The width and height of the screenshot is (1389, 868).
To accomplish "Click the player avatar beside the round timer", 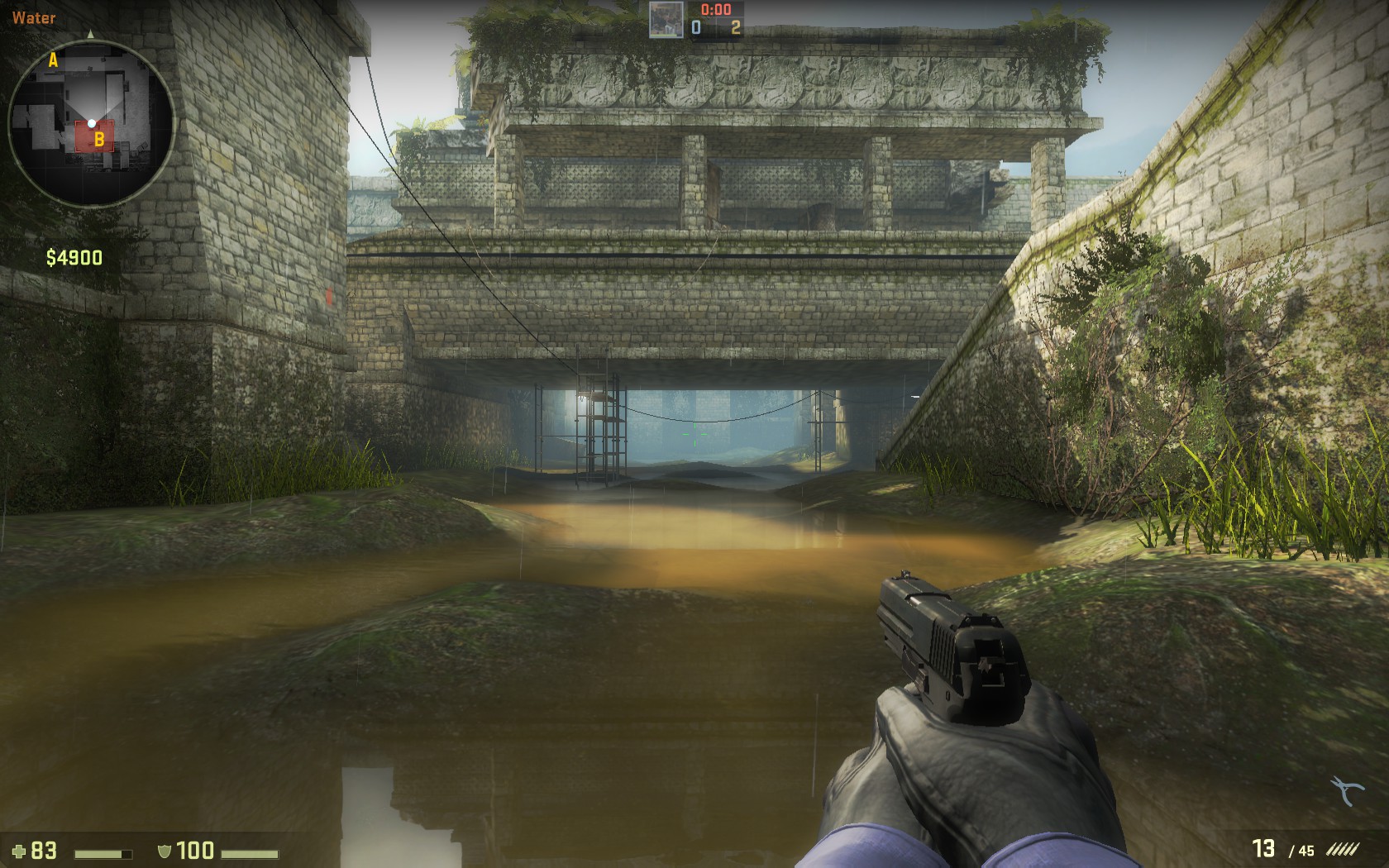I will pyautogui.click(x=666, y=18).
